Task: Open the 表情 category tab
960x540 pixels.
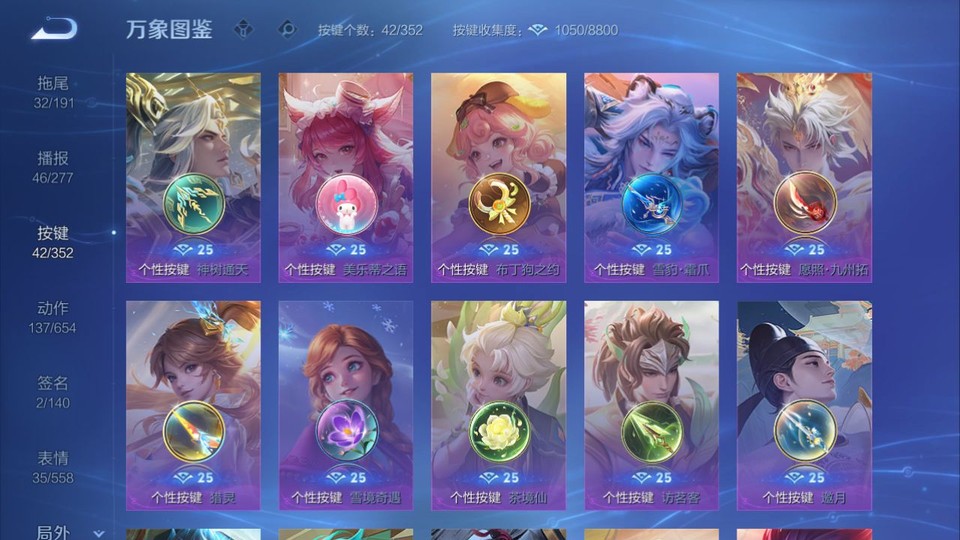Action: coord(54,467)
